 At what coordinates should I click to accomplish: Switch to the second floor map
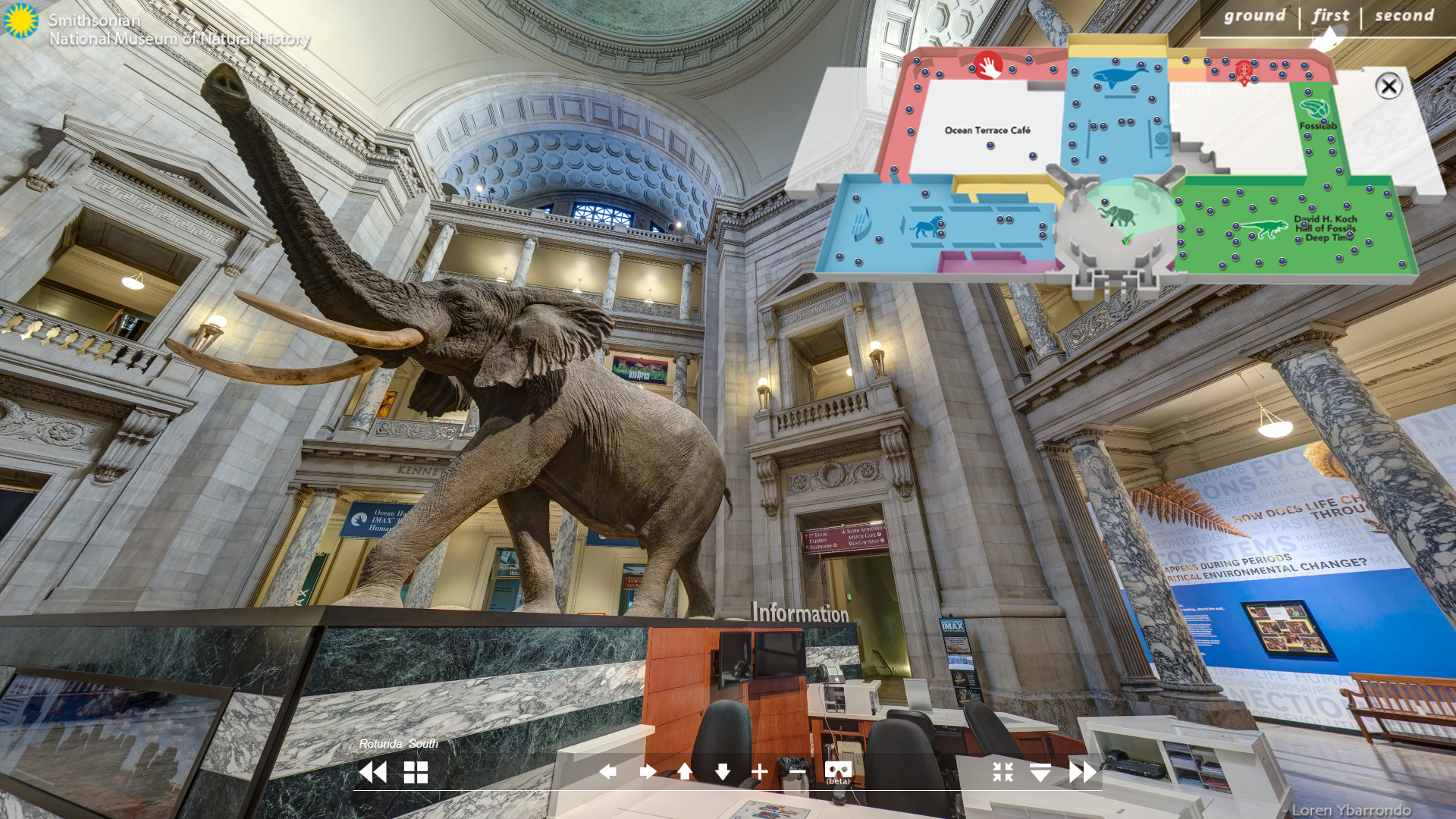click(1404, 16)
